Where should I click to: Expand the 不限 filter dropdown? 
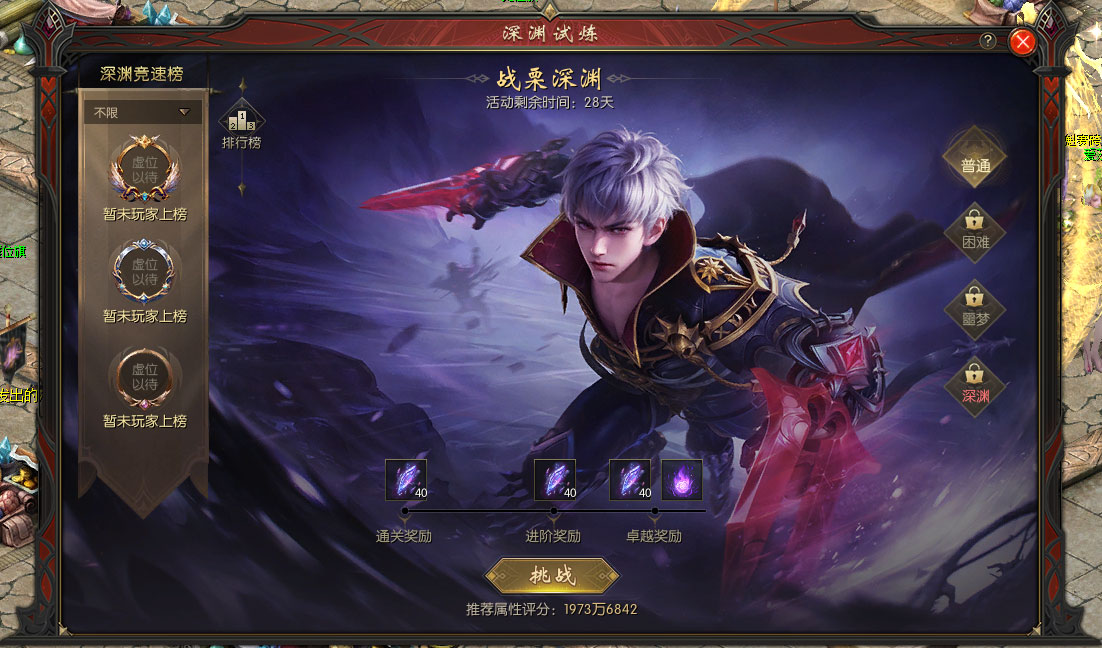point(142,113)
